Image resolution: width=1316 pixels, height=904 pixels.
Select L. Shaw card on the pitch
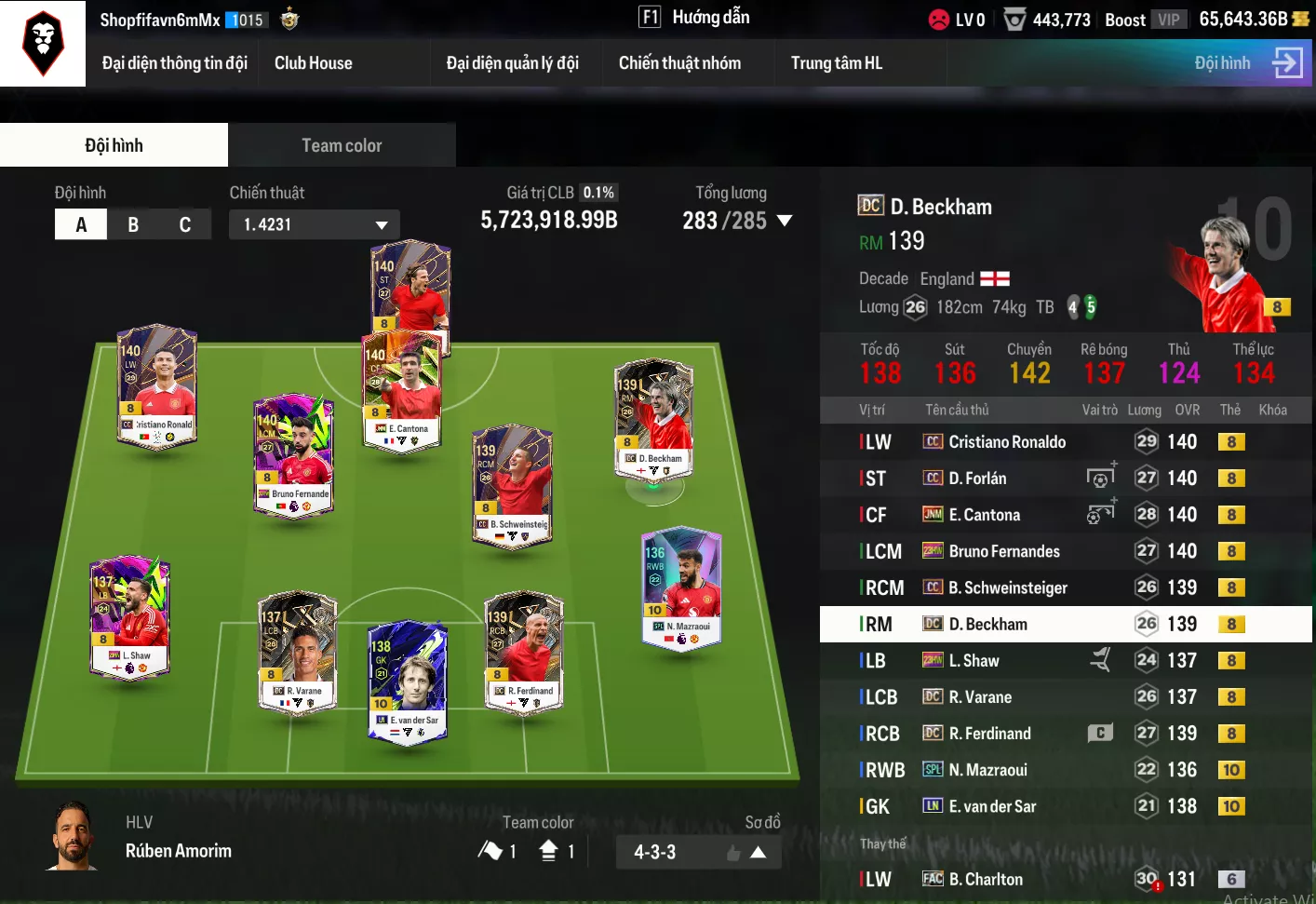129,618
